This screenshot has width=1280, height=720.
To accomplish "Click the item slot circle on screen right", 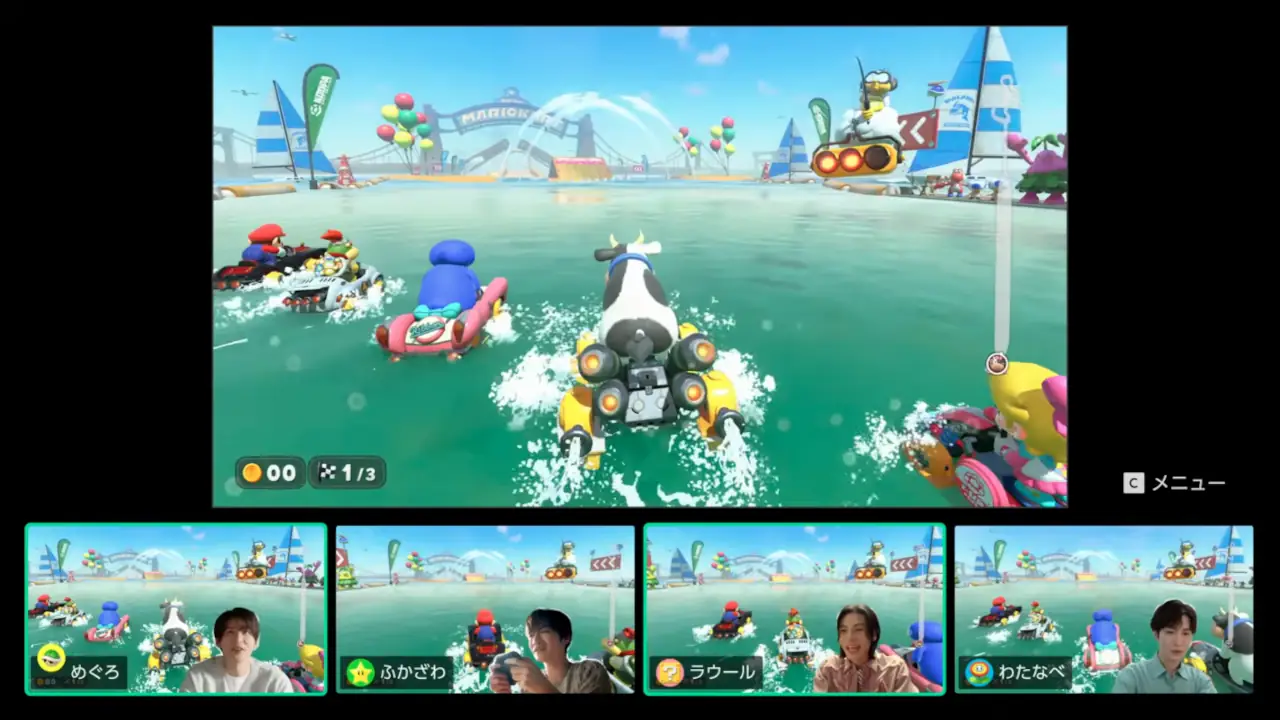I will point(996,364).
